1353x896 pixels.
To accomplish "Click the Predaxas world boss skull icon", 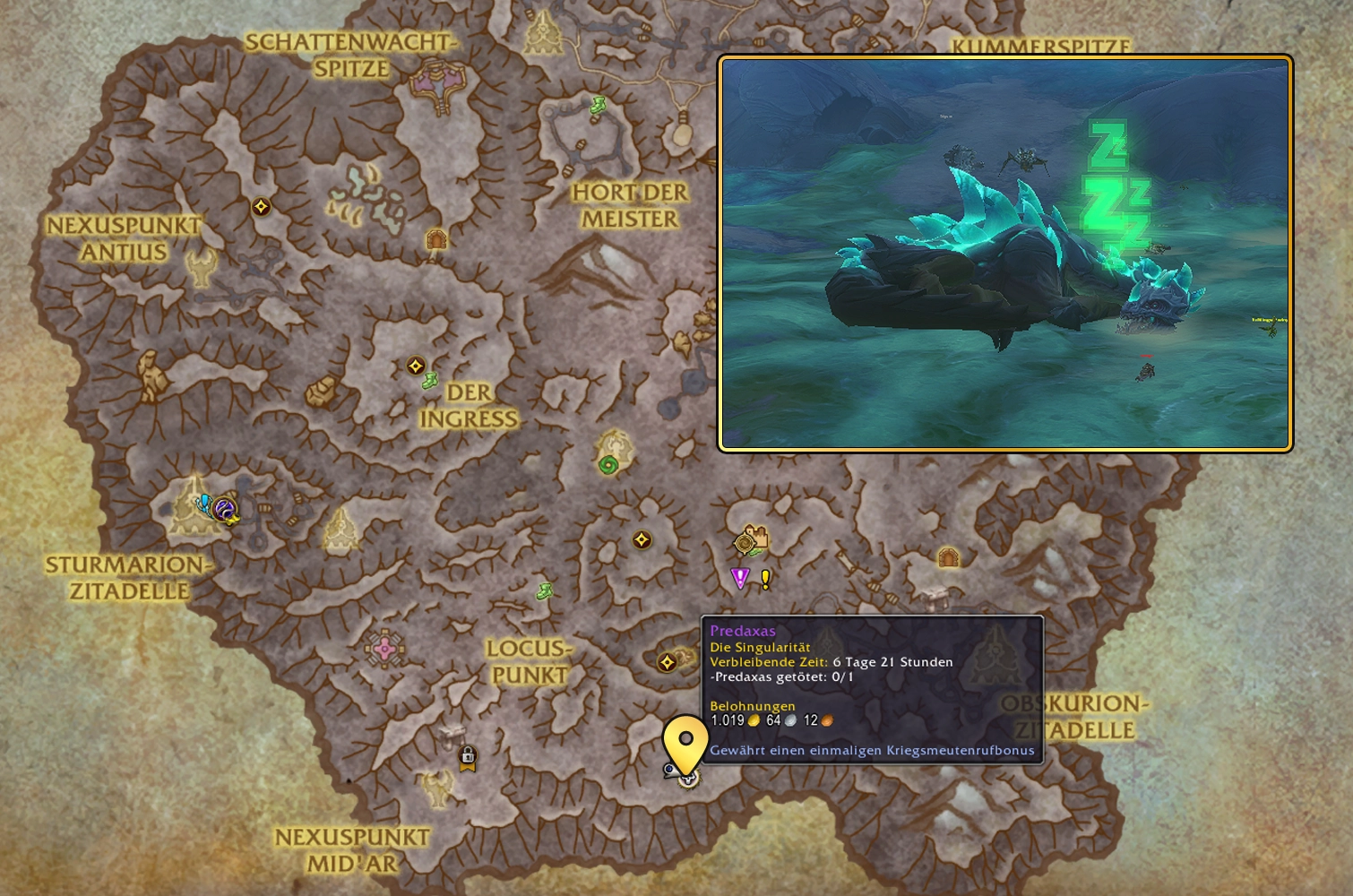I will 688,779.
